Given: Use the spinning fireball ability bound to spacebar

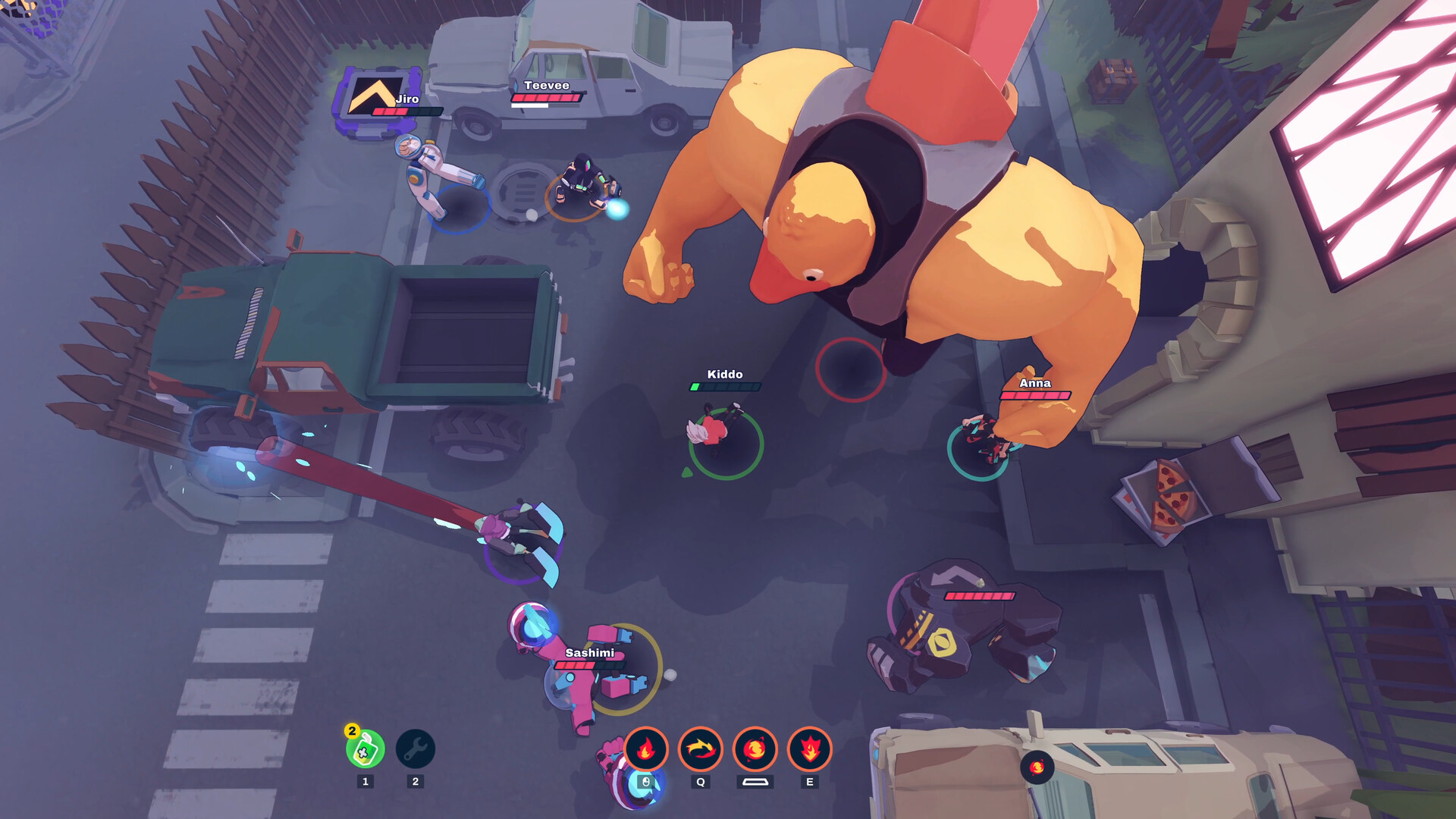Looking at the screenshot, I should (755, 751).
